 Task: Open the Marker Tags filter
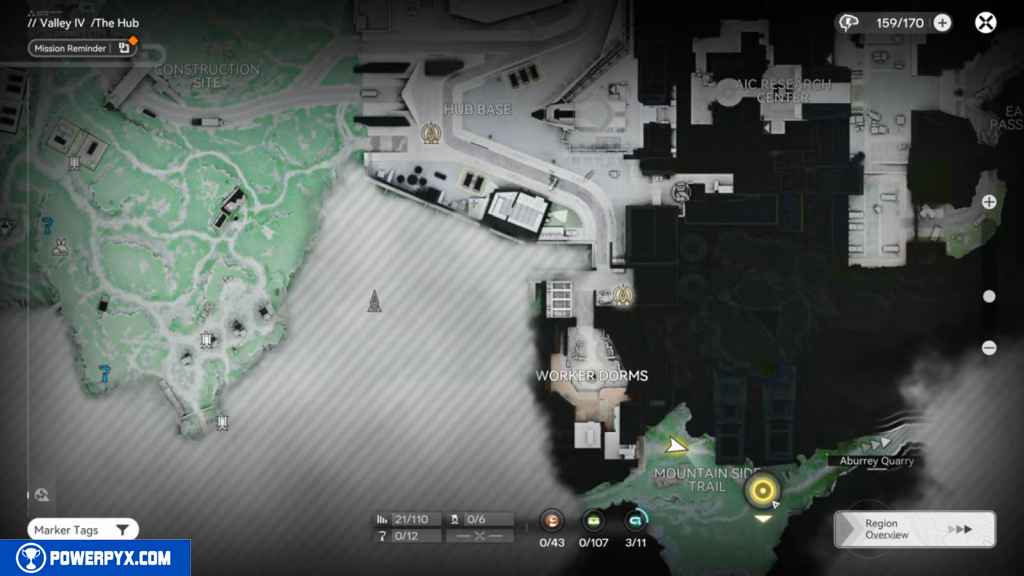point(83,530)
